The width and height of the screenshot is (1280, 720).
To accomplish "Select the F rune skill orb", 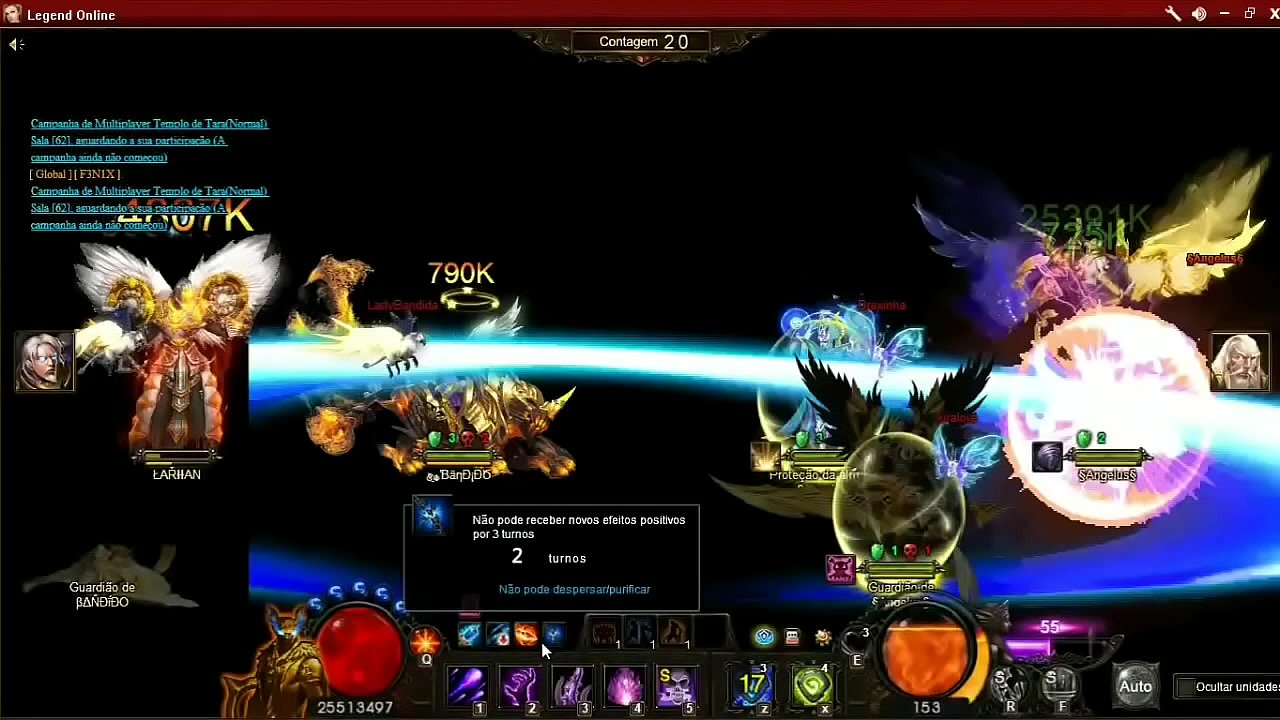I will [1059, 685].
